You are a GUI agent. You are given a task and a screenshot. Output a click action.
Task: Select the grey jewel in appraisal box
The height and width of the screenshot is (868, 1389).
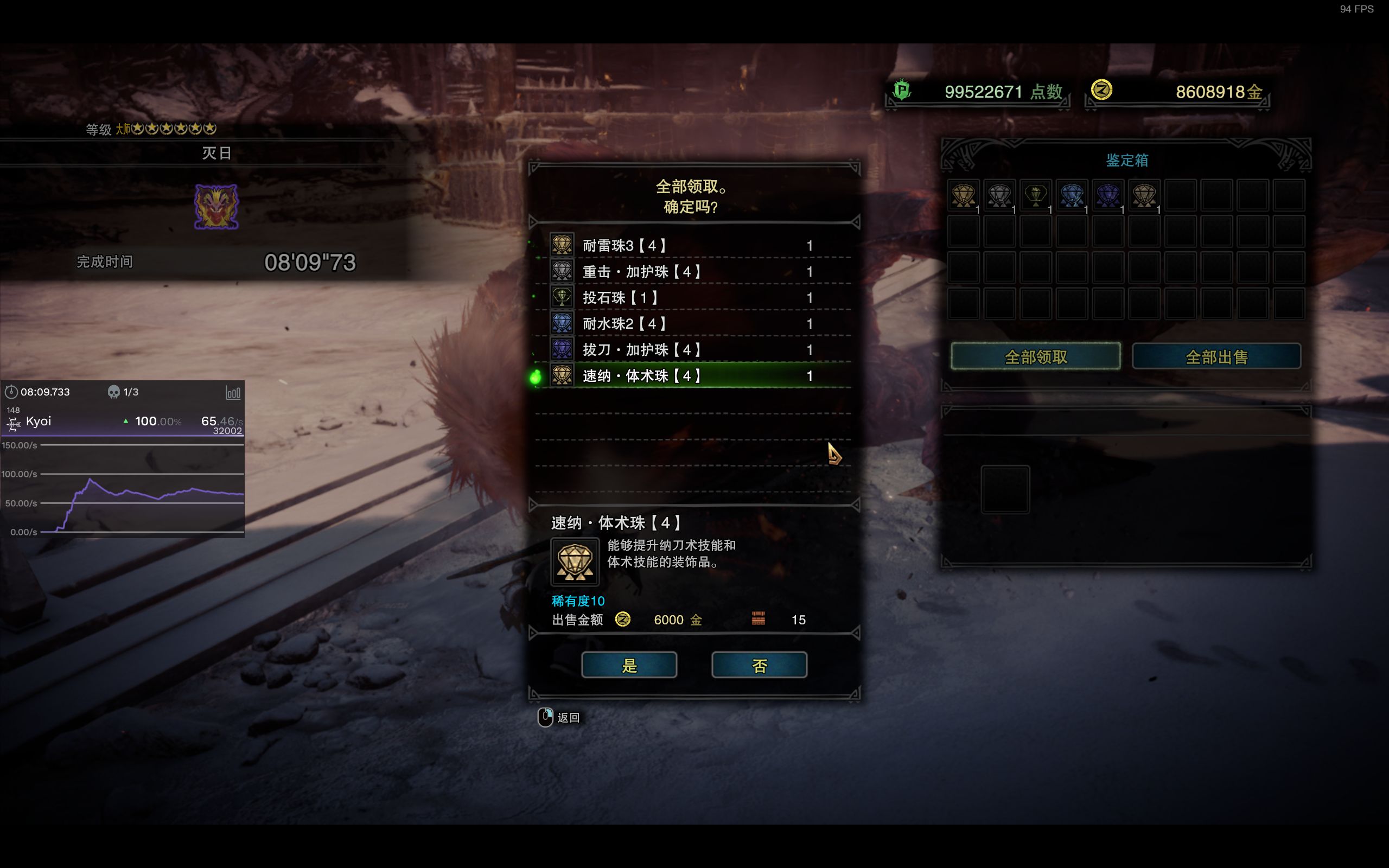(x=999, y=195)
